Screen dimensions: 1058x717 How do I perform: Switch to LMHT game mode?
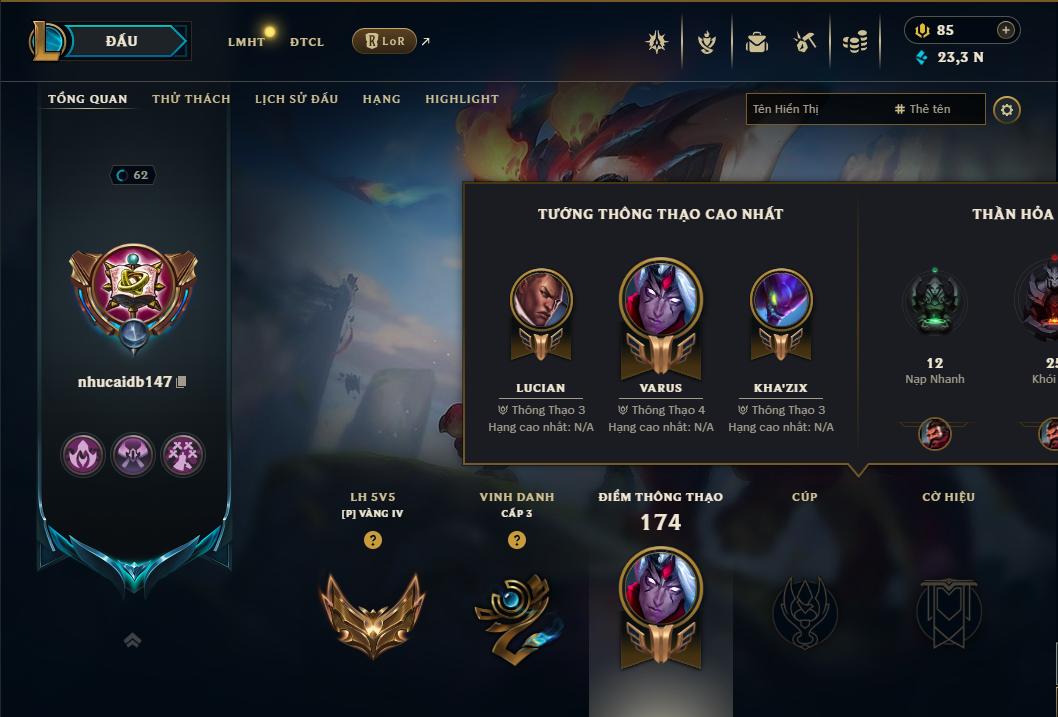pyautogui.click(x=246, y=42)
